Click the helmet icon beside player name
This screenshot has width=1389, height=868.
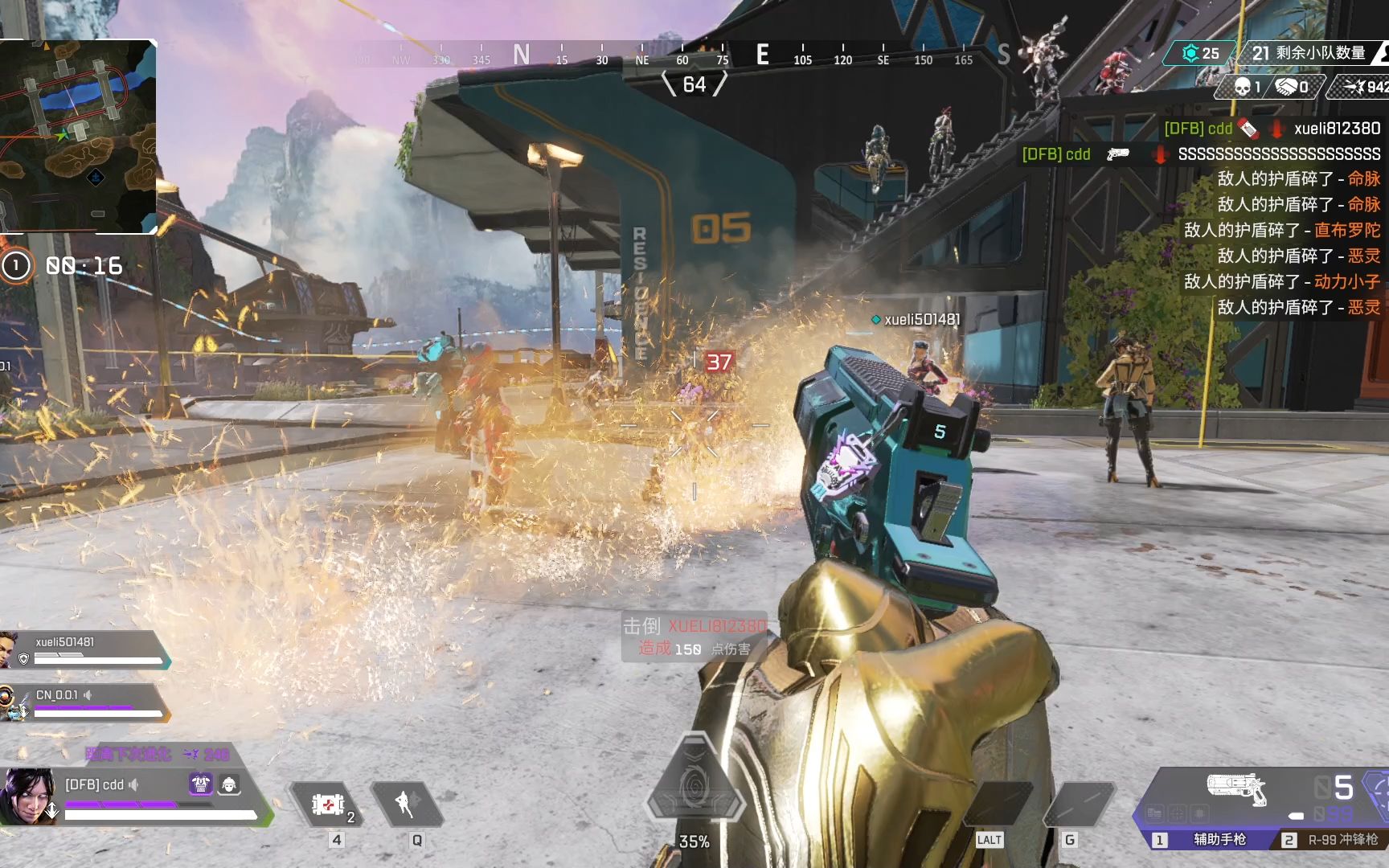click(229, 784)
